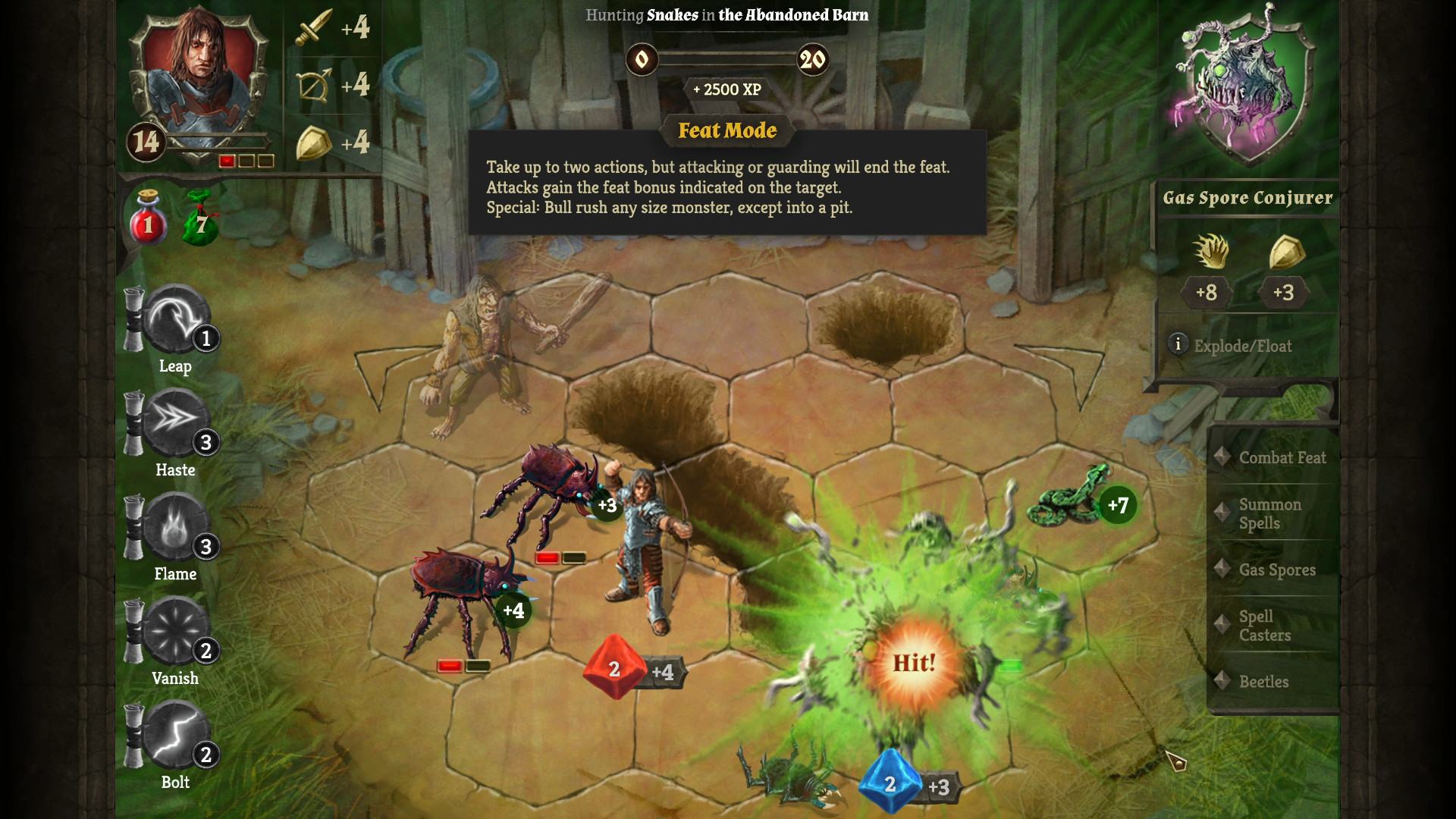Screen dimensions: 1456x819
Task: Open the Gas Spores entry
Action: (1276, 570)
